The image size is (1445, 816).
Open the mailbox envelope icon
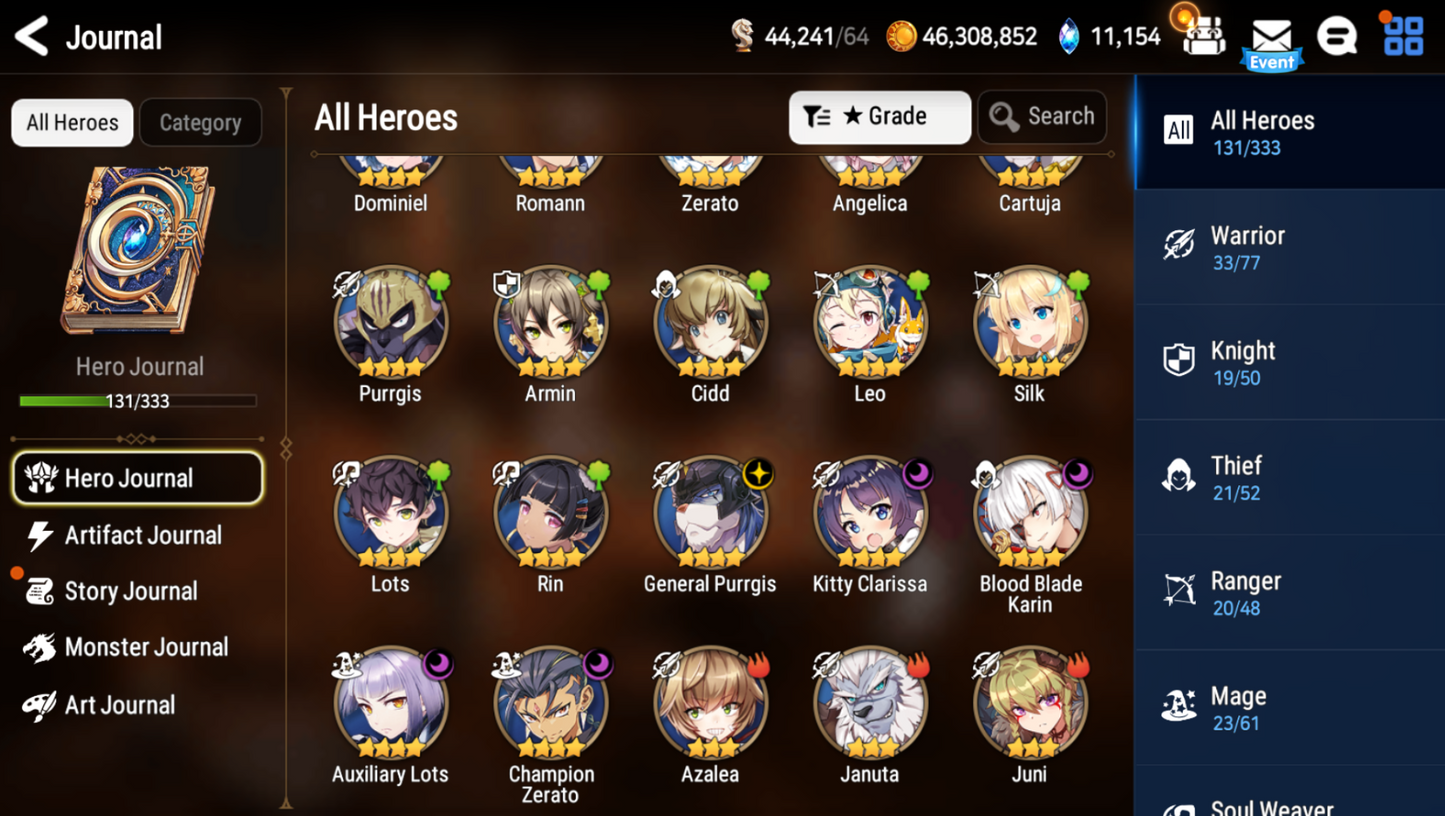tap(1271, 39)
